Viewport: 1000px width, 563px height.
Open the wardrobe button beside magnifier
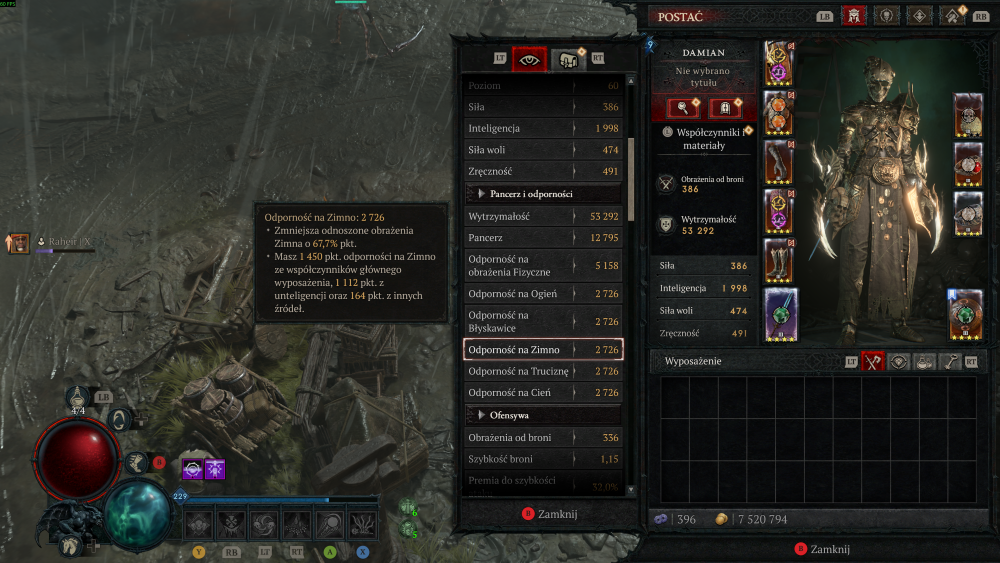[x=724, y=108]
